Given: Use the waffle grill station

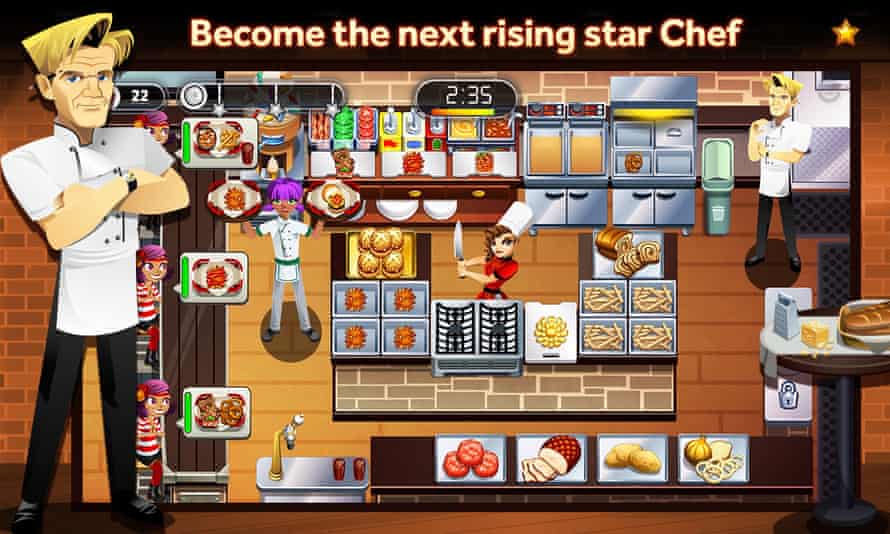Looking at the screenshot, I should (478, 328).
